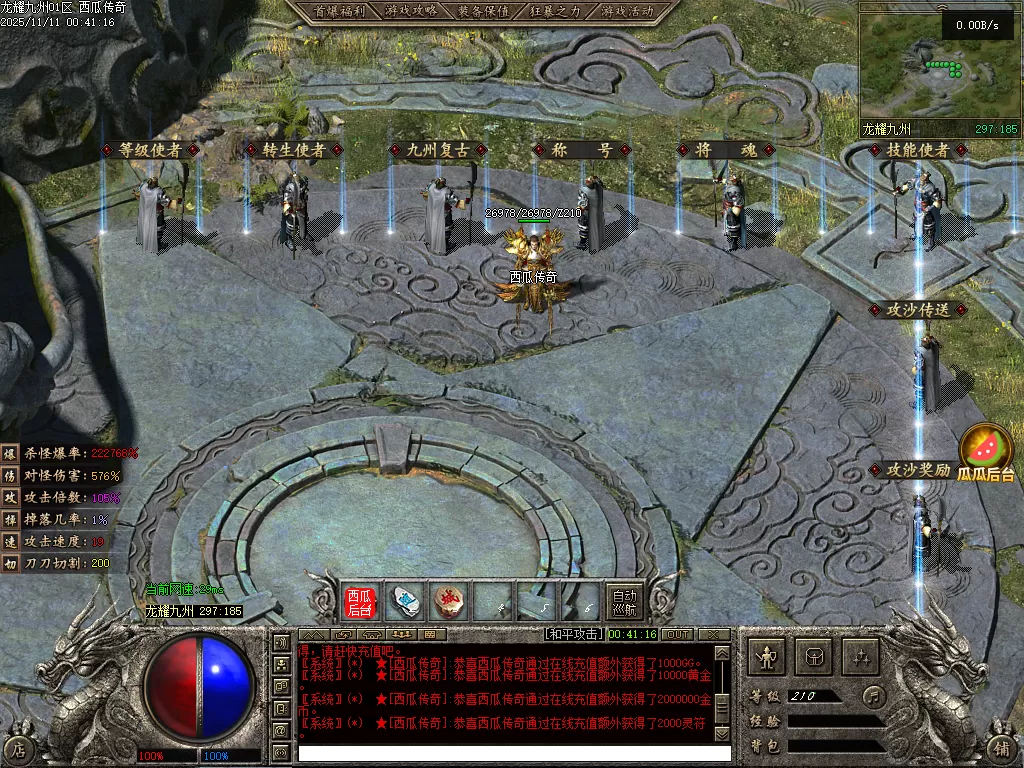Toggle the 自动巡航 auto-patrol button
Image resolution: width=1024 pixels, height=768 pixels.
click(x=624, y=602)
